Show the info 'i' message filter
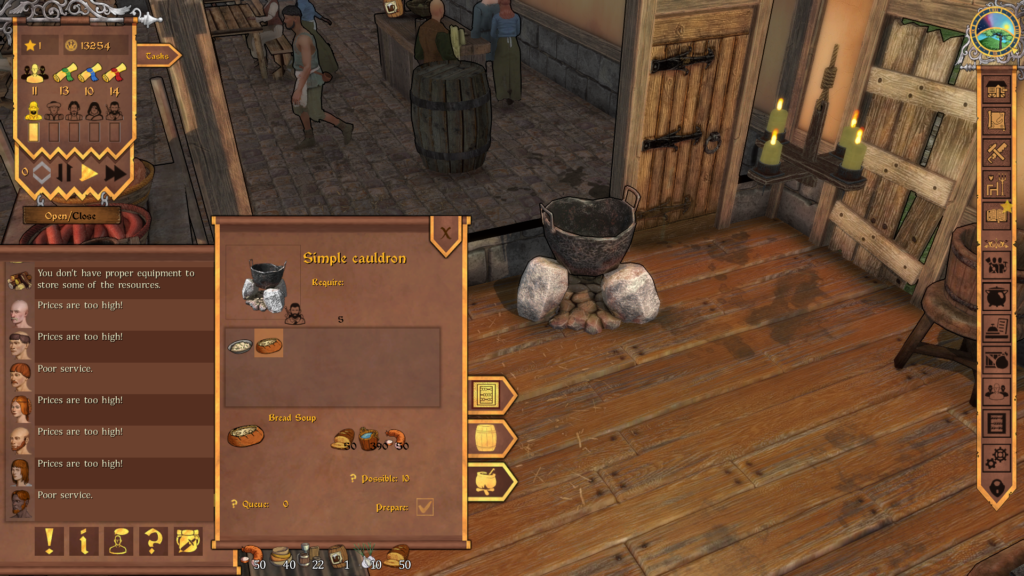This screenshot has width=1024, height=576. click(x=83, y=541)
